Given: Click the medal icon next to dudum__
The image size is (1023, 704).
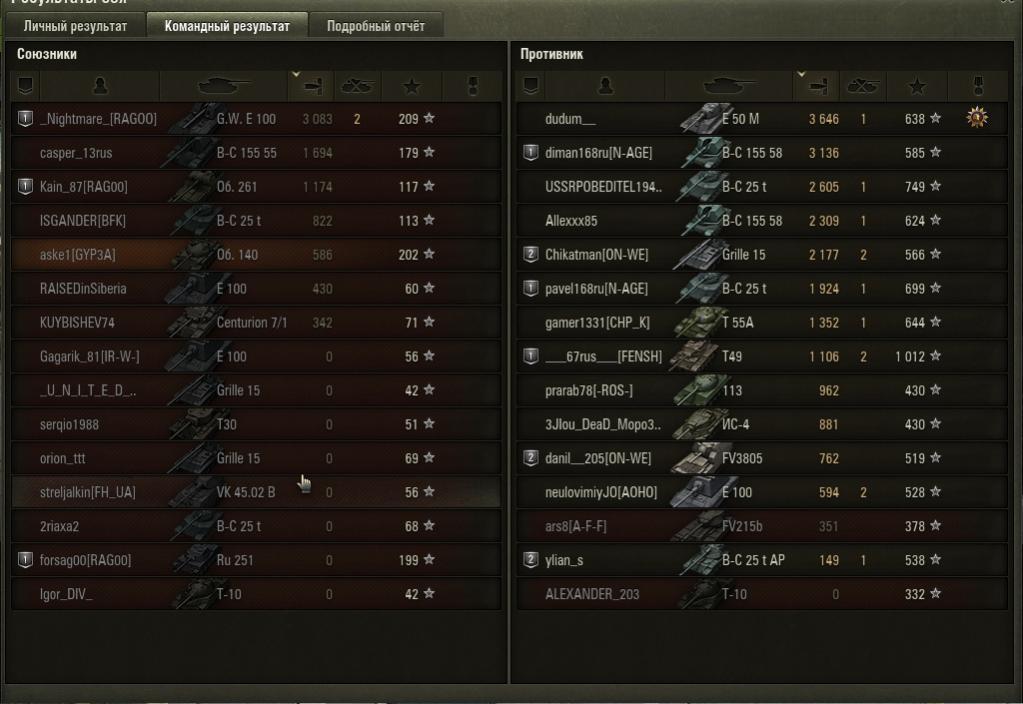Looking at the screenshot, I should (977, 119).
